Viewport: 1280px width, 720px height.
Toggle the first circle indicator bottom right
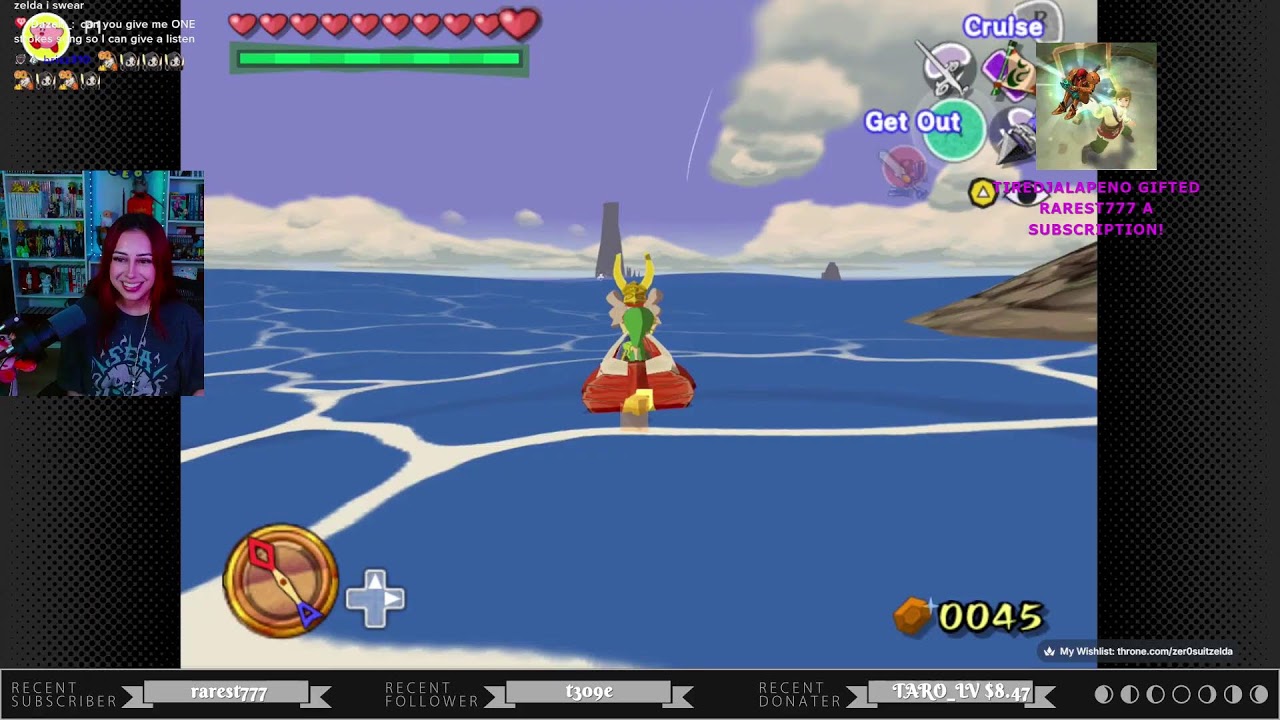(x=1103, y=695)
